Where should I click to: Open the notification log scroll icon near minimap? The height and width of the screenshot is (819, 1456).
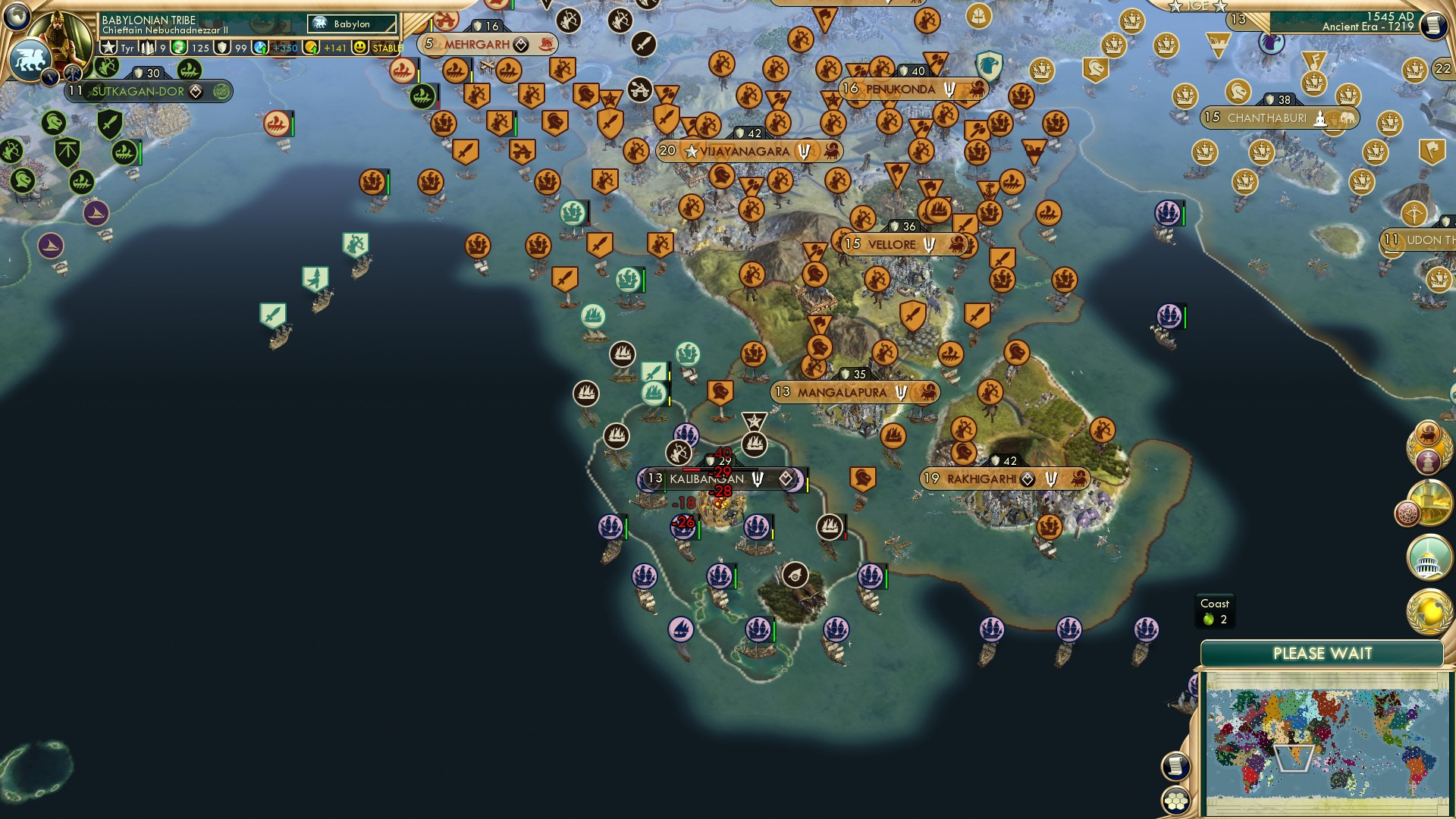[x=1175, y=766]
